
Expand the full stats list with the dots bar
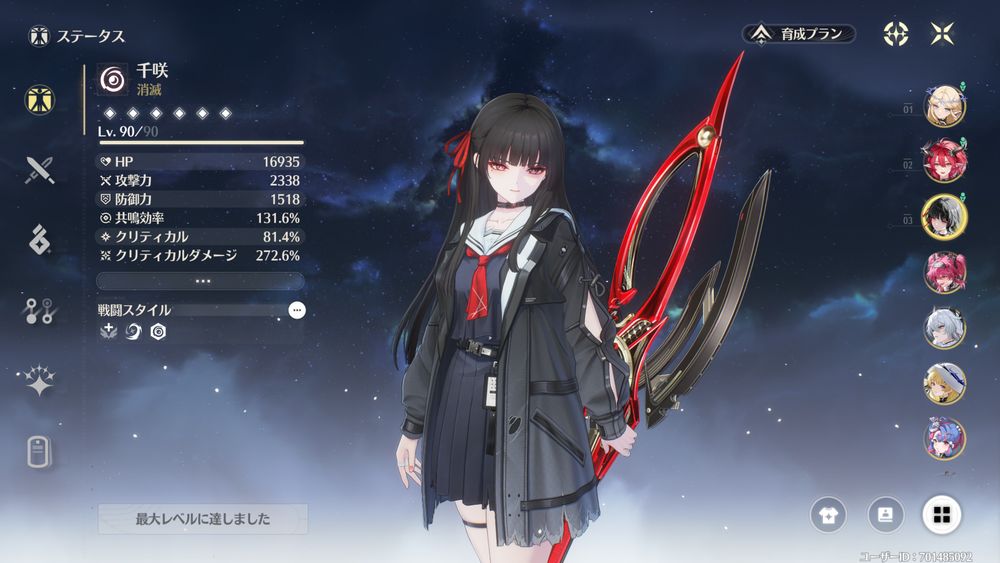(200, 281)
